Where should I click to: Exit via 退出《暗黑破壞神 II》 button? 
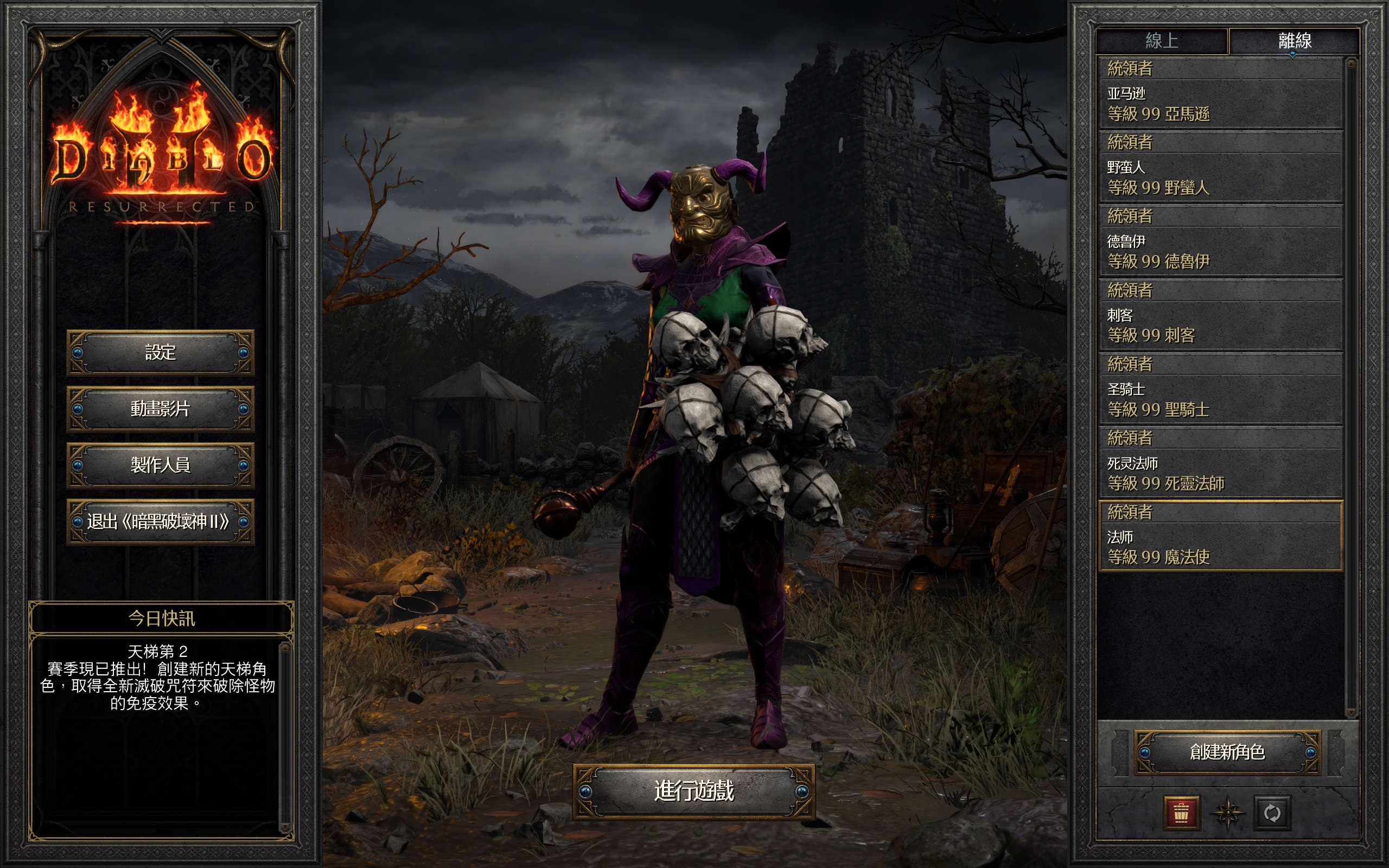click(160, 521)
